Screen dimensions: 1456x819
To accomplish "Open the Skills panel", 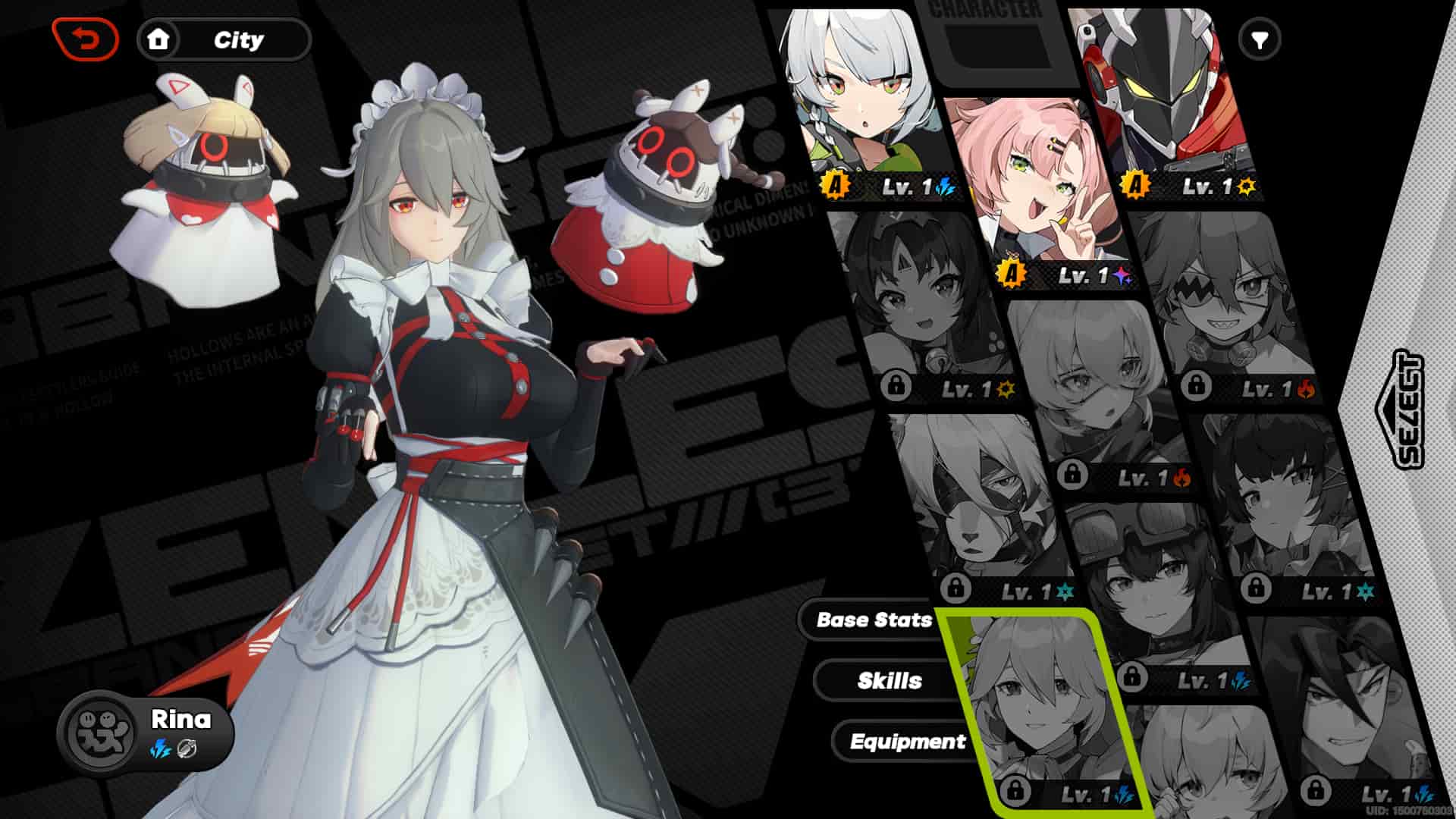I will click(889, 680).
